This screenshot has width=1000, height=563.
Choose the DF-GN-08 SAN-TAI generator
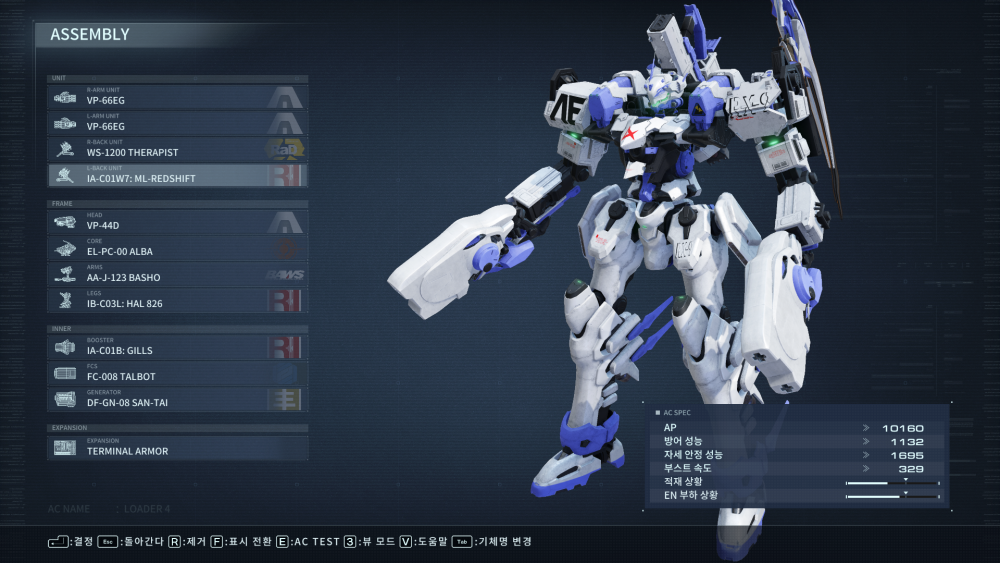pos(177,399)
